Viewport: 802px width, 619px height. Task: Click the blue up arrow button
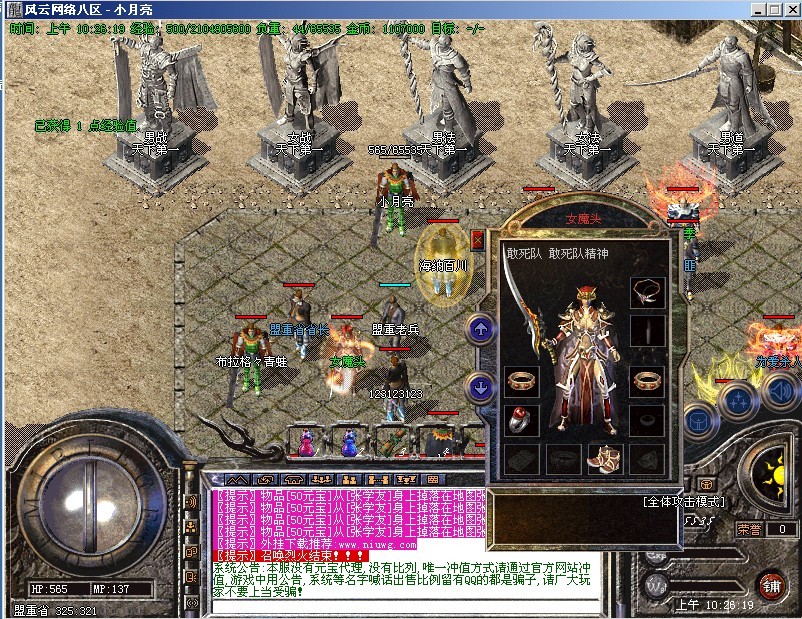pos(480,328)
